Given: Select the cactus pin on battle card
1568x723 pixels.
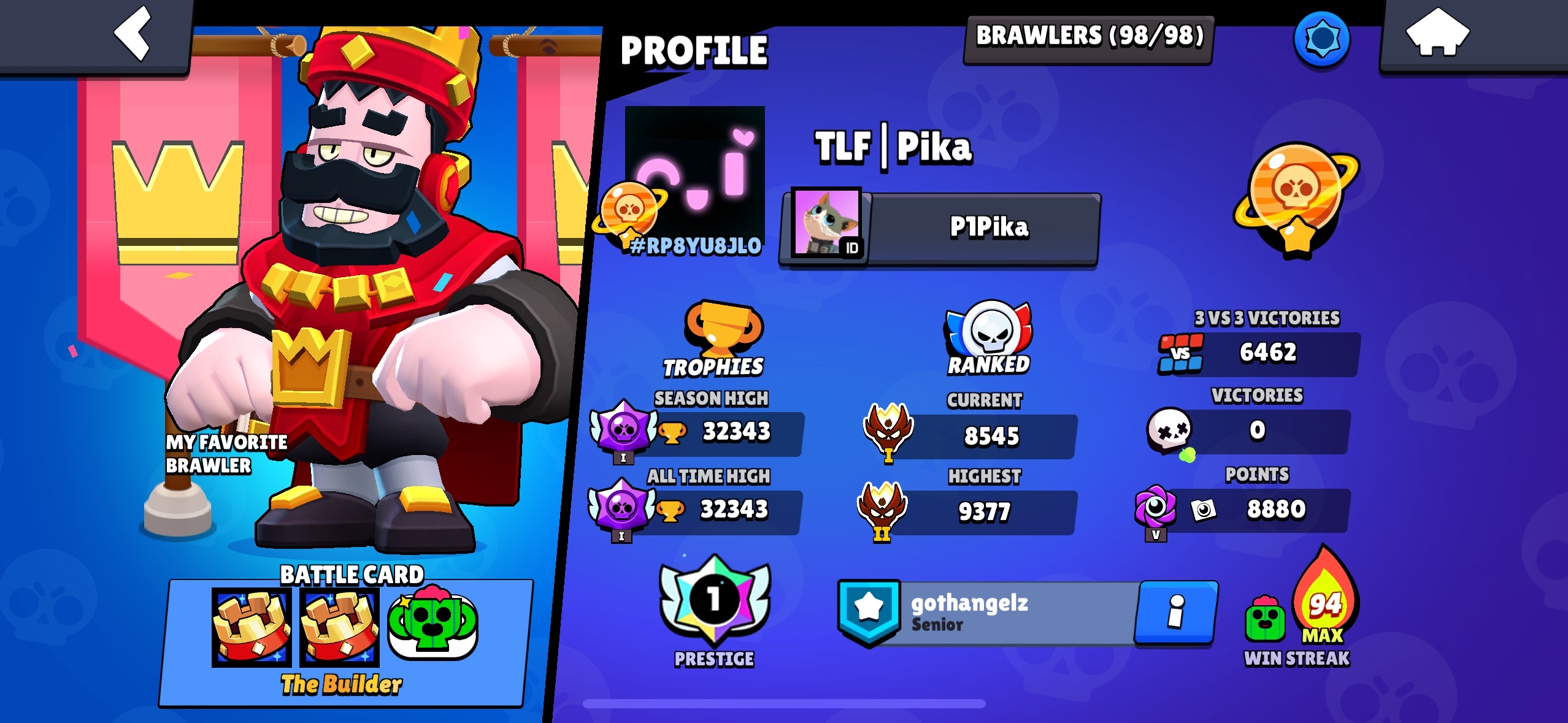Looking at the screenshot, I should click(x=432, y=625).
